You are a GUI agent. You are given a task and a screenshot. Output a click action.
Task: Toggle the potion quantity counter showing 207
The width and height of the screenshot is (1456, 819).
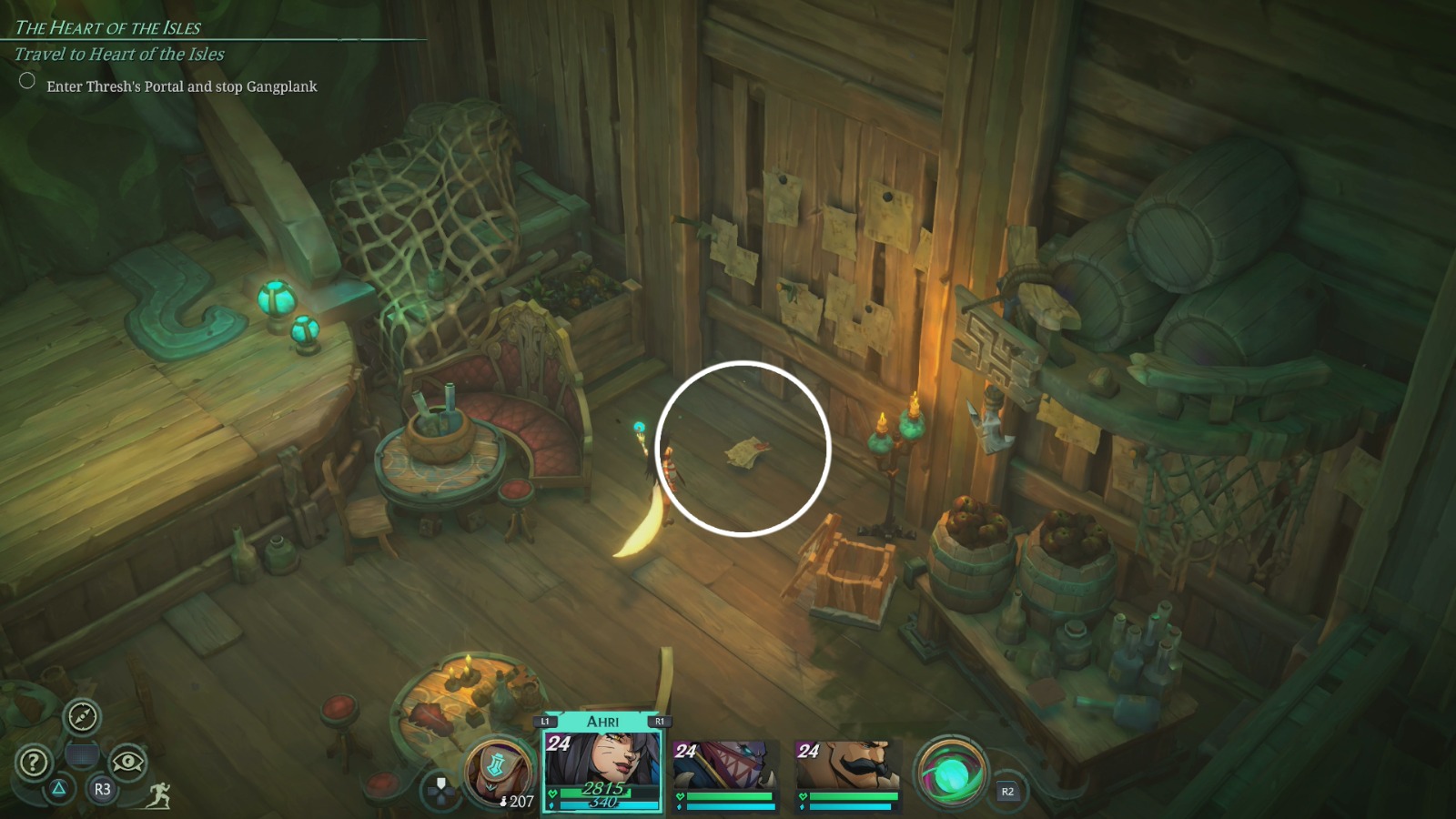coord(515,802)
